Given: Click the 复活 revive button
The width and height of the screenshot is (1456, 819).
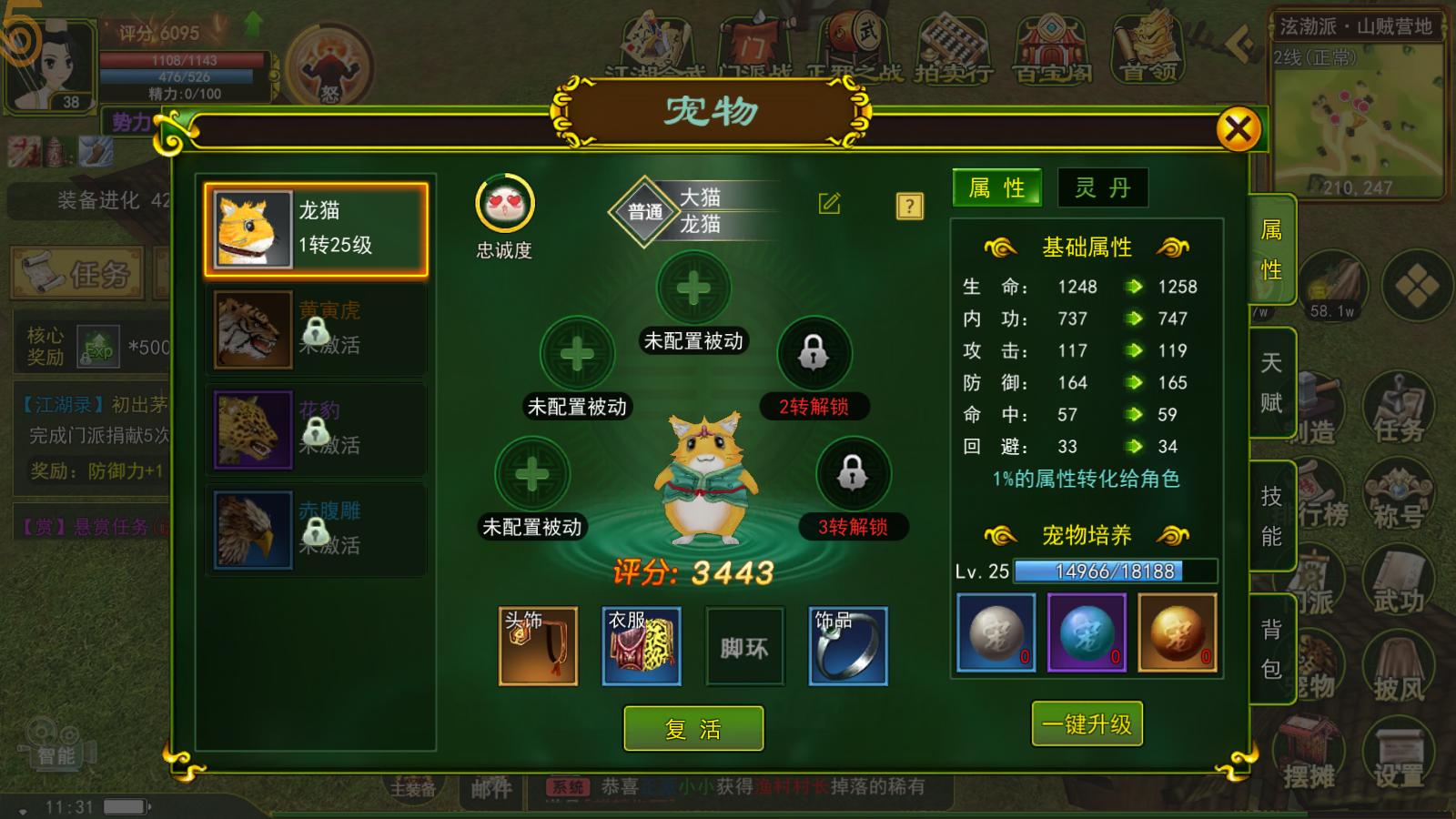Looking at the screenshot, I should tap(693, 728).
